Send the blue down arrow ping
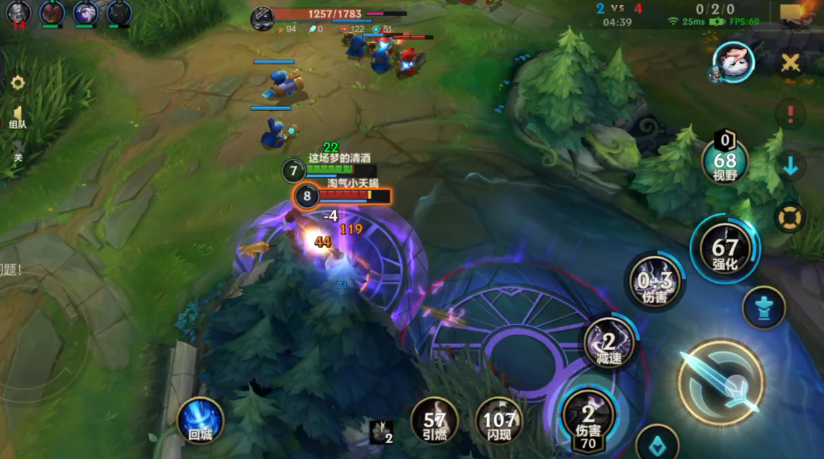The image size is (824, 459). 791,165
